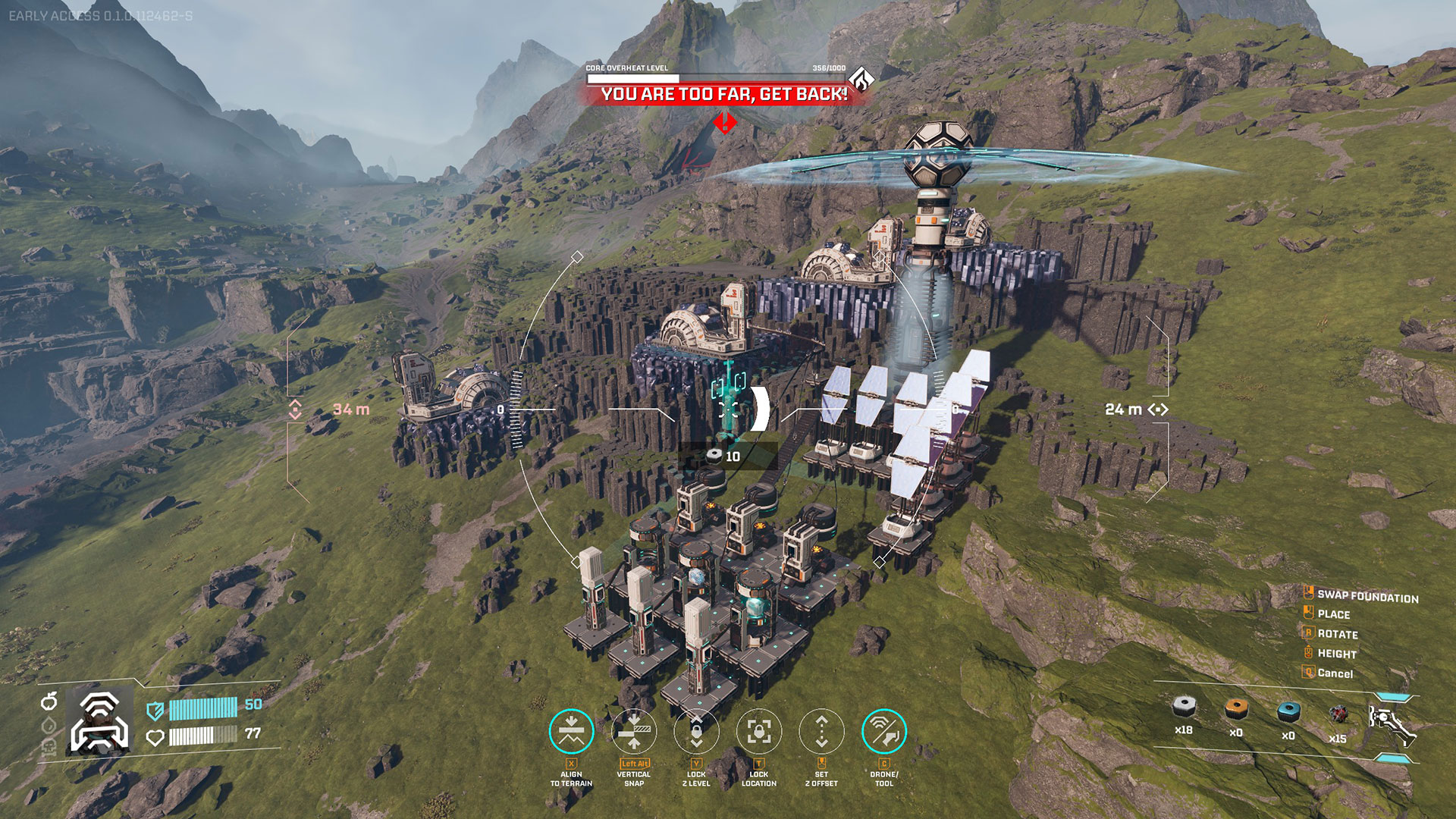Enable the Vertical Snap mode
The width and height of the screenshot is (1456, 819).
tap(634, 731)
